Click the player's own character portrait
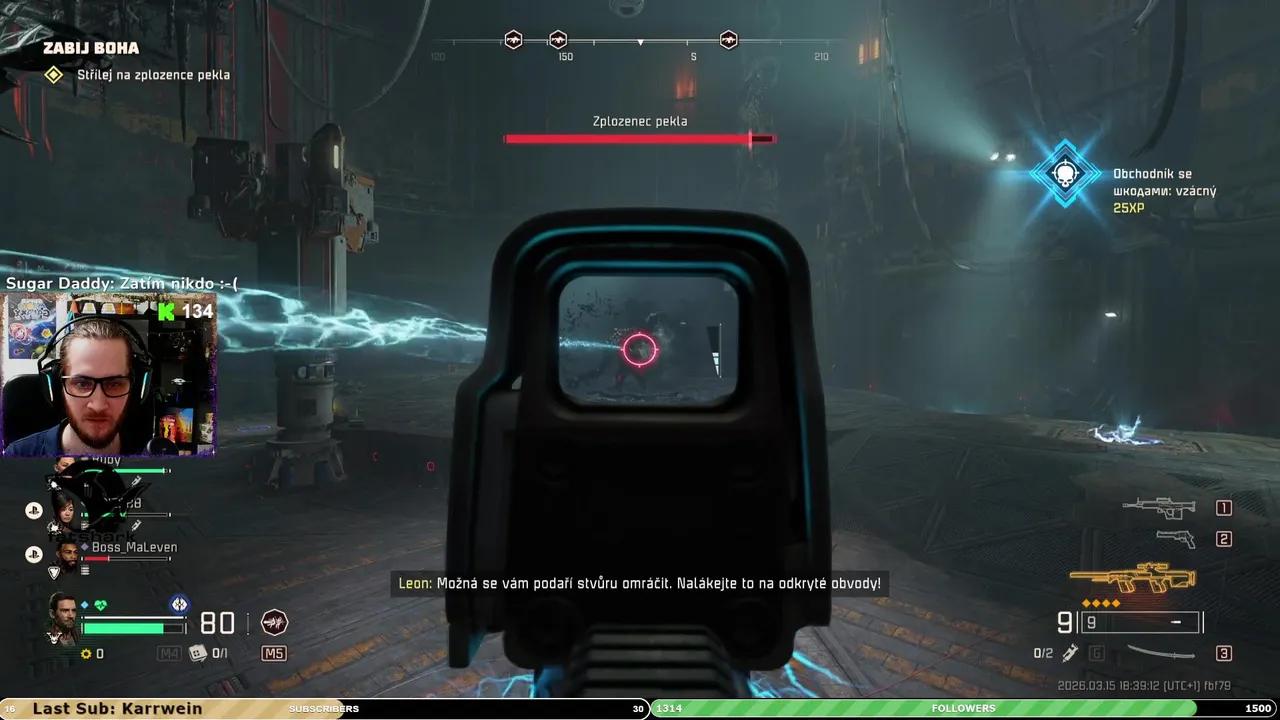Screen dimensions: 1280x720 point(64,618)
